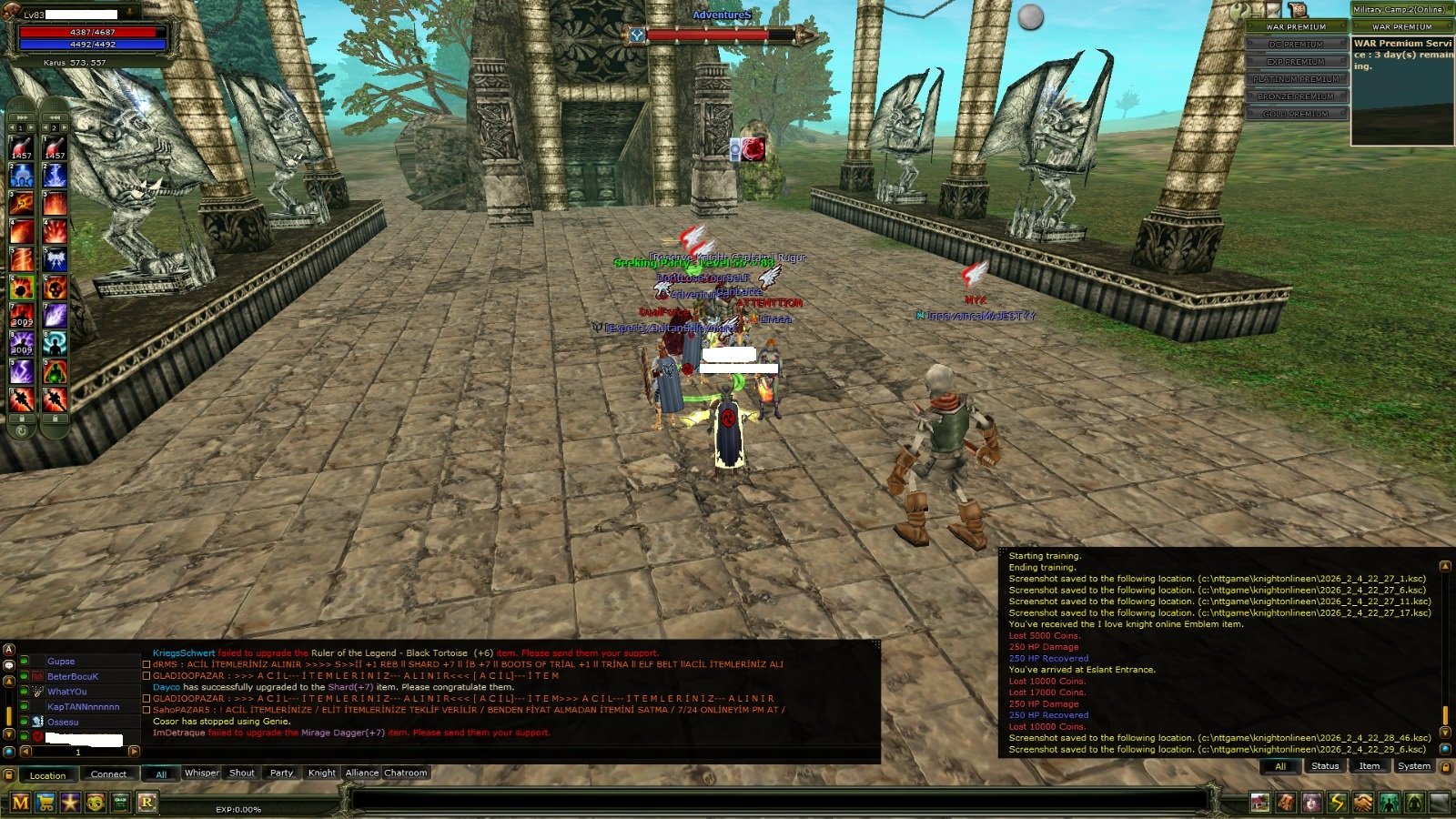Select the yellow lightning skill shortcut
This screenshot has width=1456, height=819.
pos(1337,804)
